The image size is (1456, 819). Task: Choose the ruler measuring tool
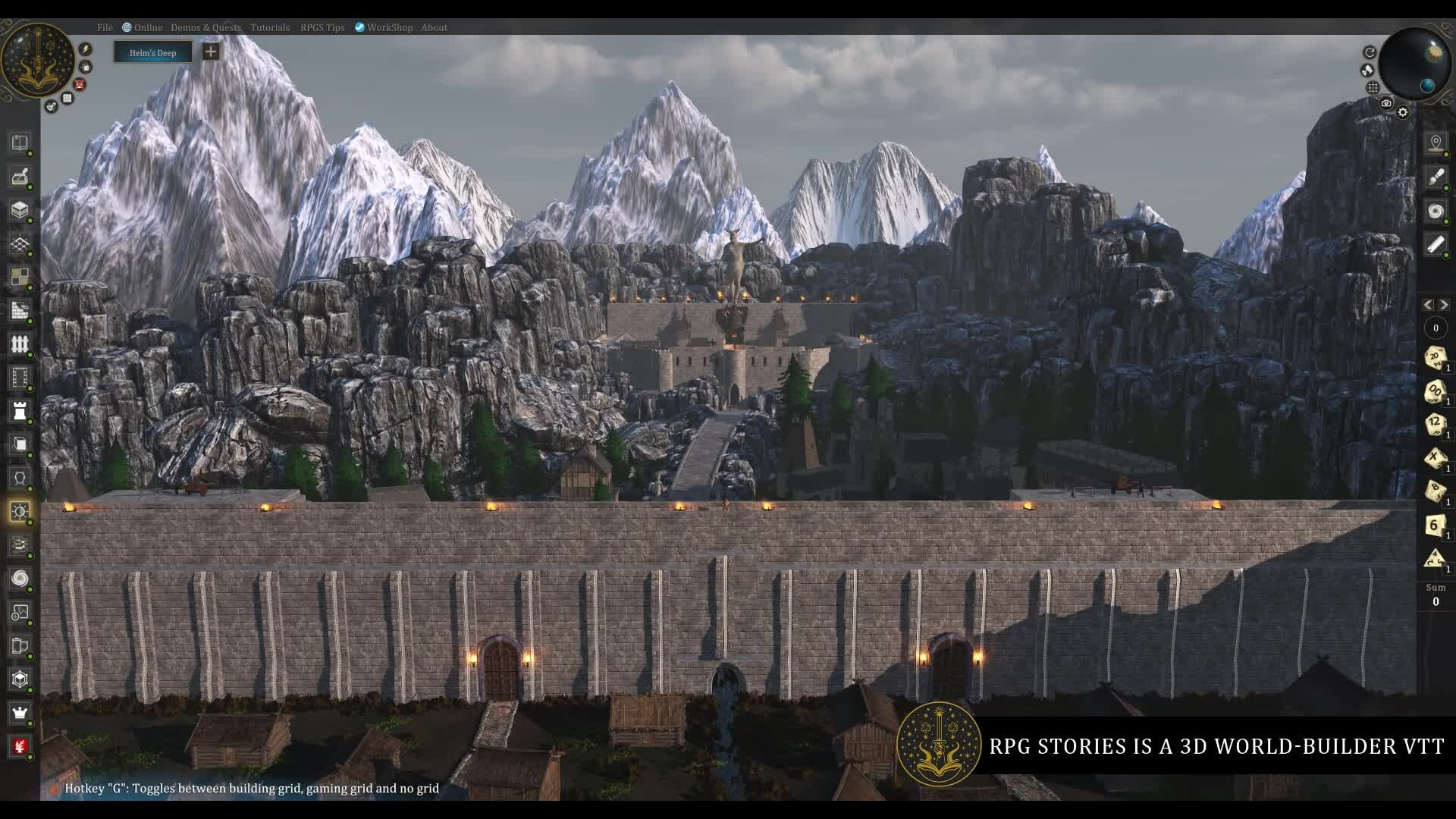tap(1435, 243)
